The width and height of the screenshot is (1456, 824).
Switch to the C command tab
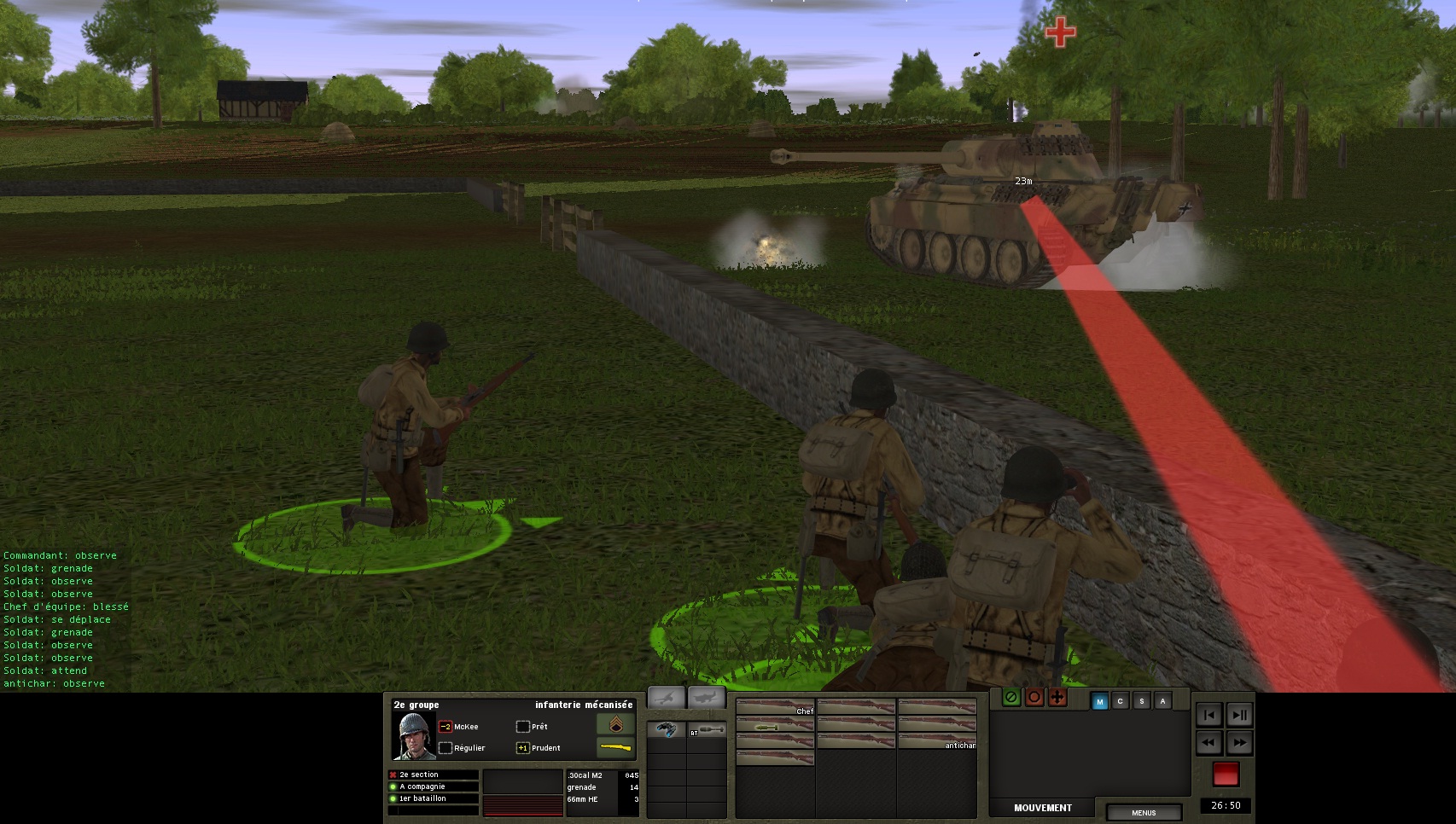point(1121,701)
